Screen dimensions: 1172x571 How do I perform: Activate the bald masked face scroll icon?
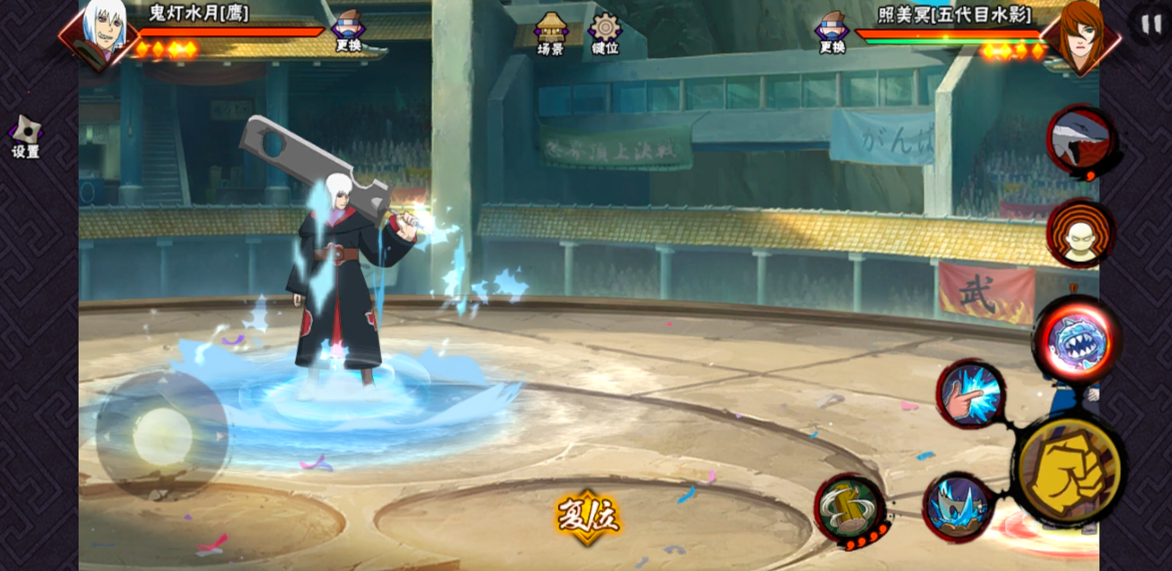click(x=1080, y=234)
